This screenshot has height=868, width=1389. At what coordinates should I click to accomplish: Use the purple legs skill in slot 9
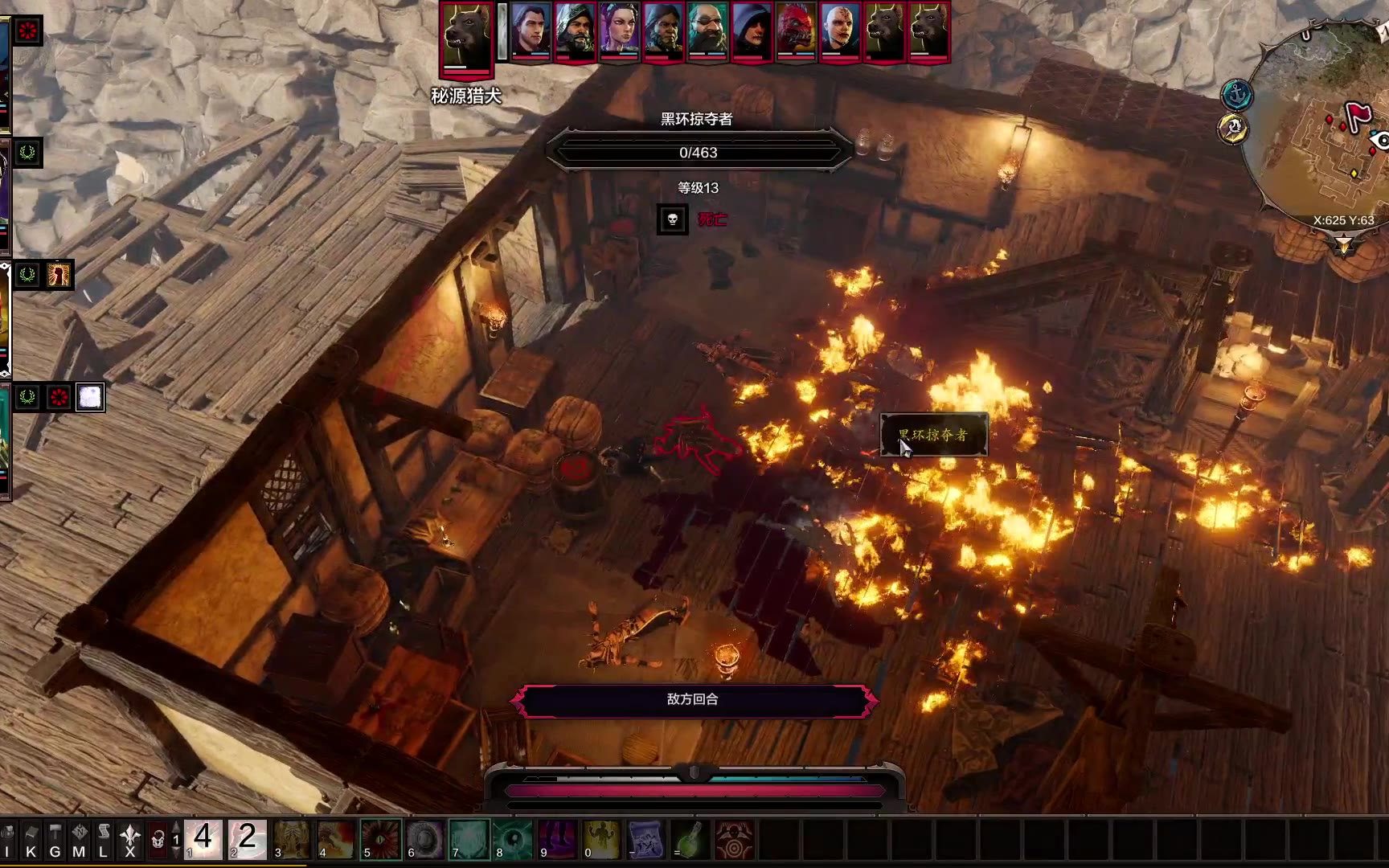557,840
